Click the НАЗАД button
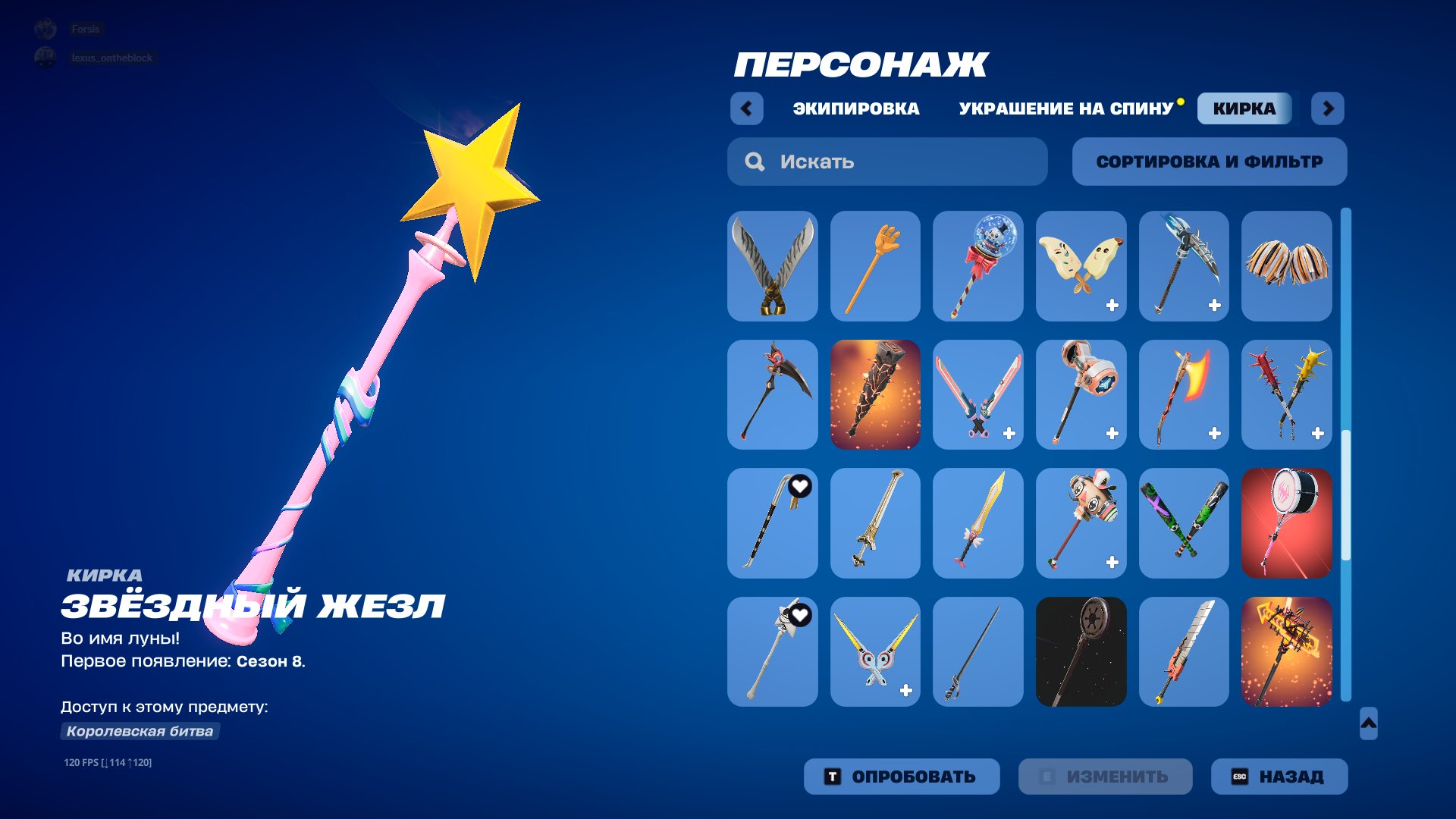This screenshot has width=1456, height=819. (1279, 776)
